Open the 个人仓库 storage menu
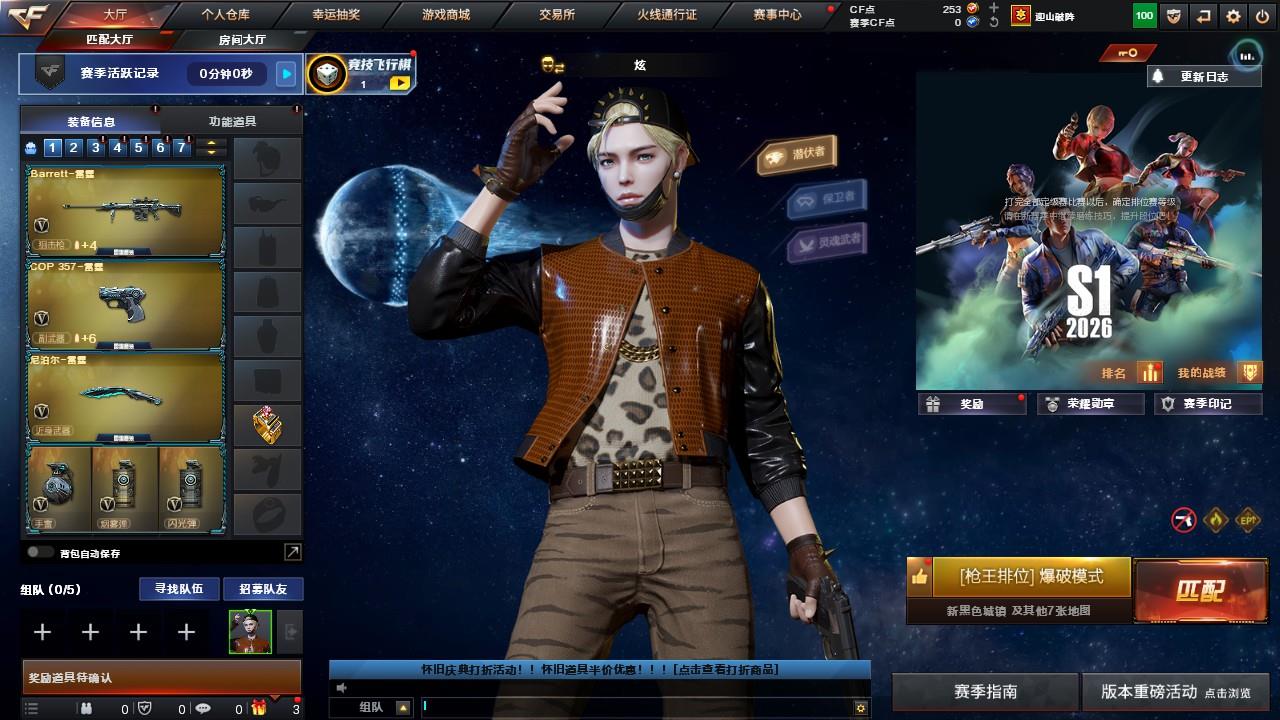 point(226,15)
